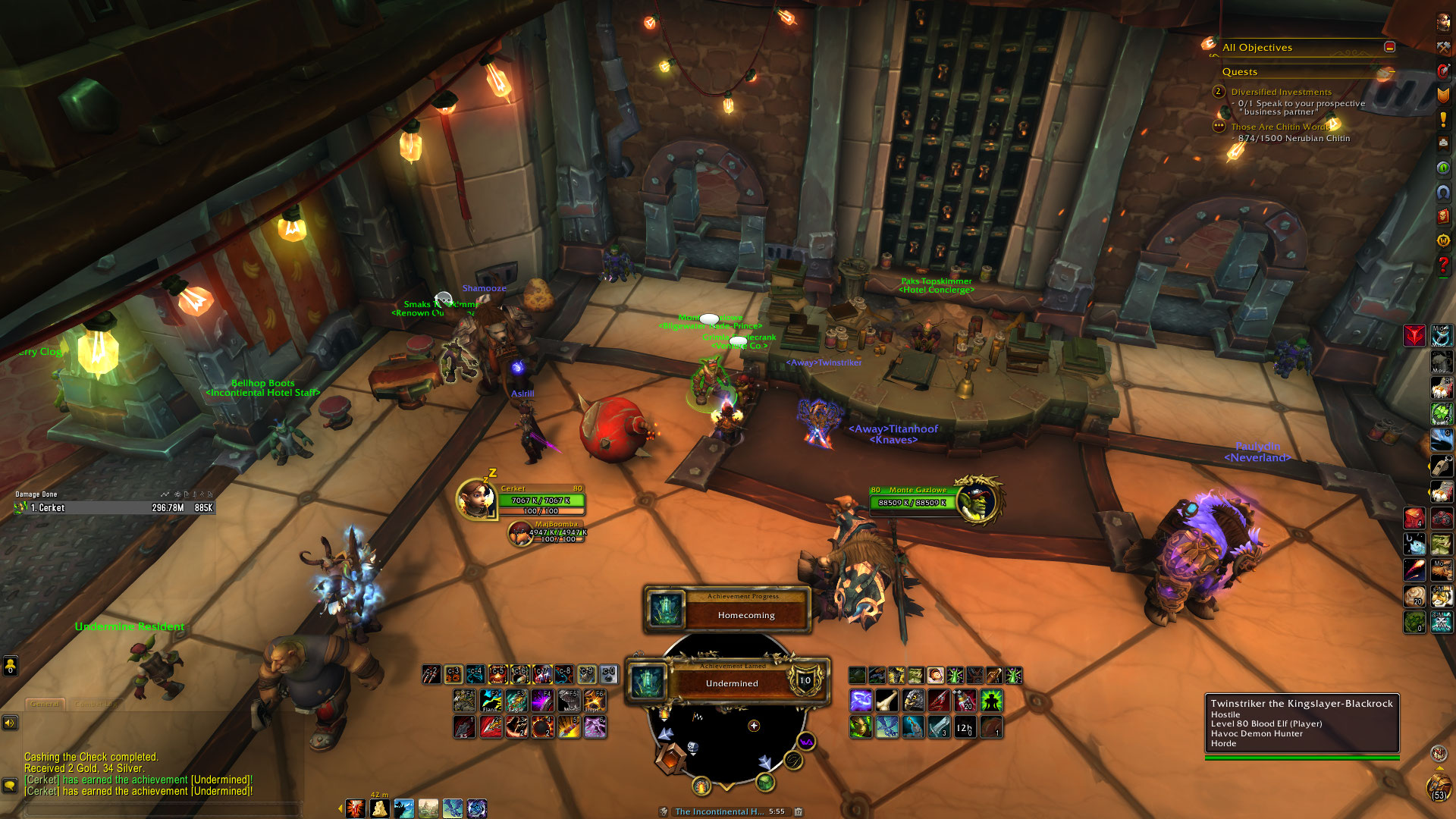1456x819 pixels.
Task: Use the bone item action button
Action: click(x=886, y=700)
